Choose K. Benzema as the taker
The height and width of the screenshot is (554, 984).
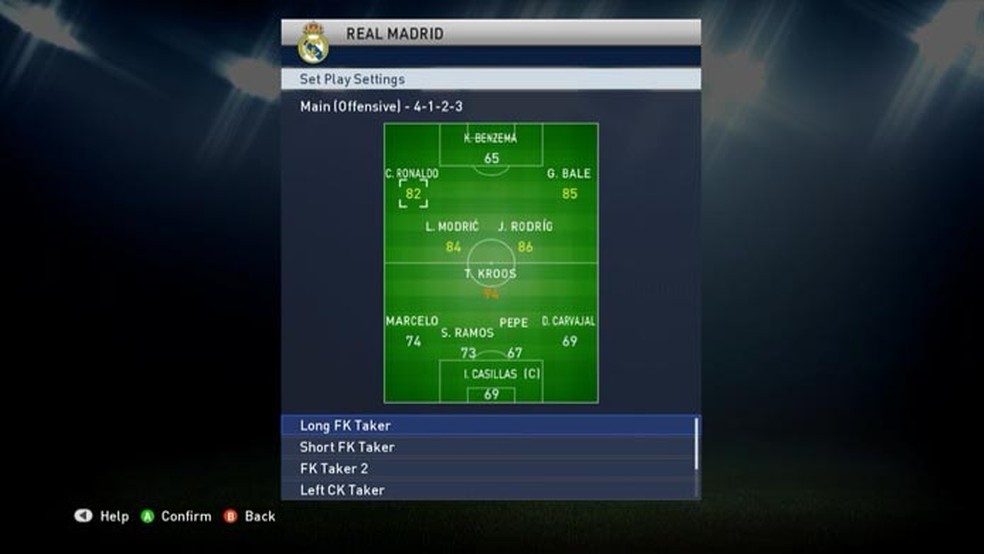[x=491, y=149]
